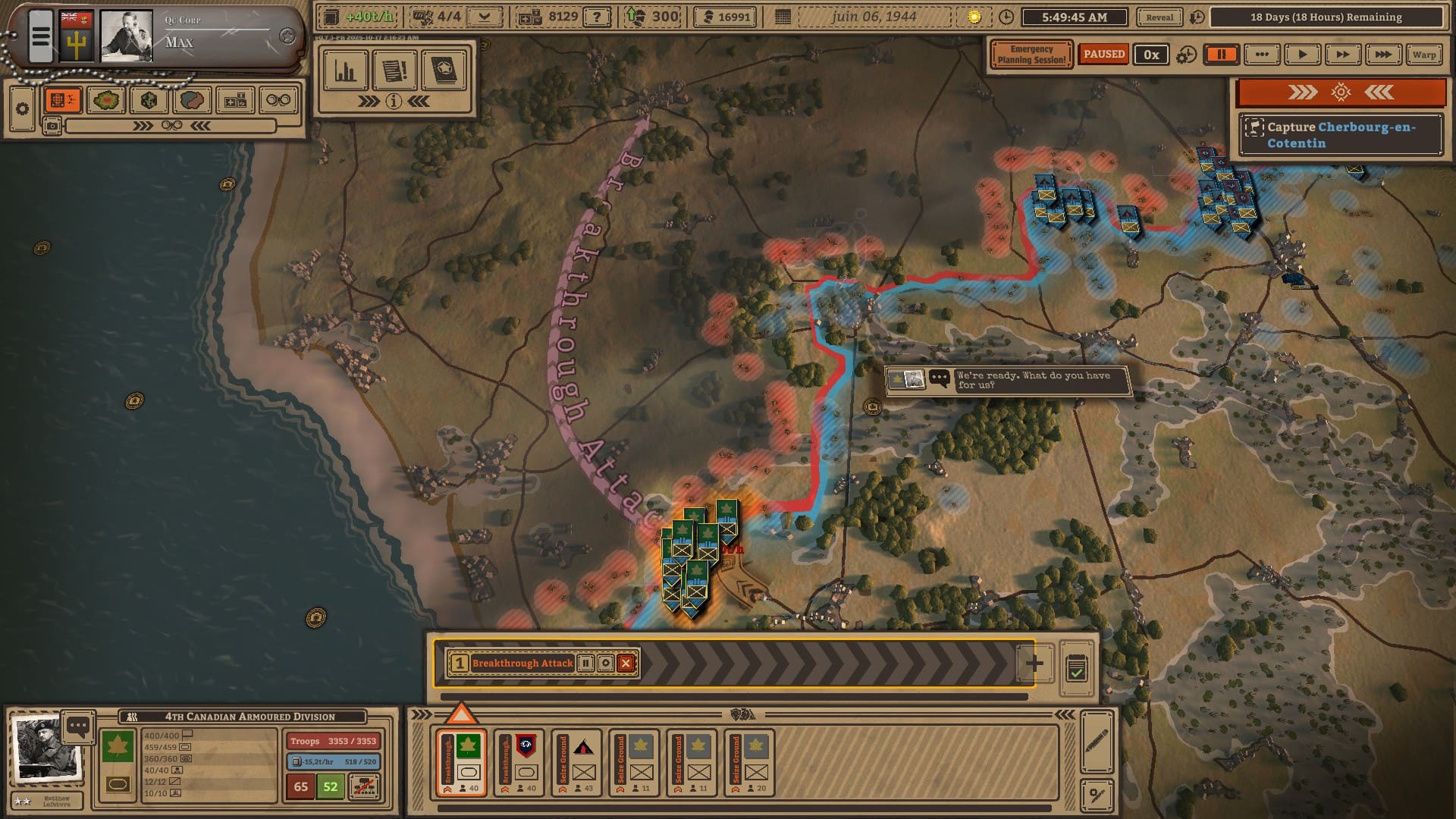Open the report document with exclamation mark

coord(394,71)
